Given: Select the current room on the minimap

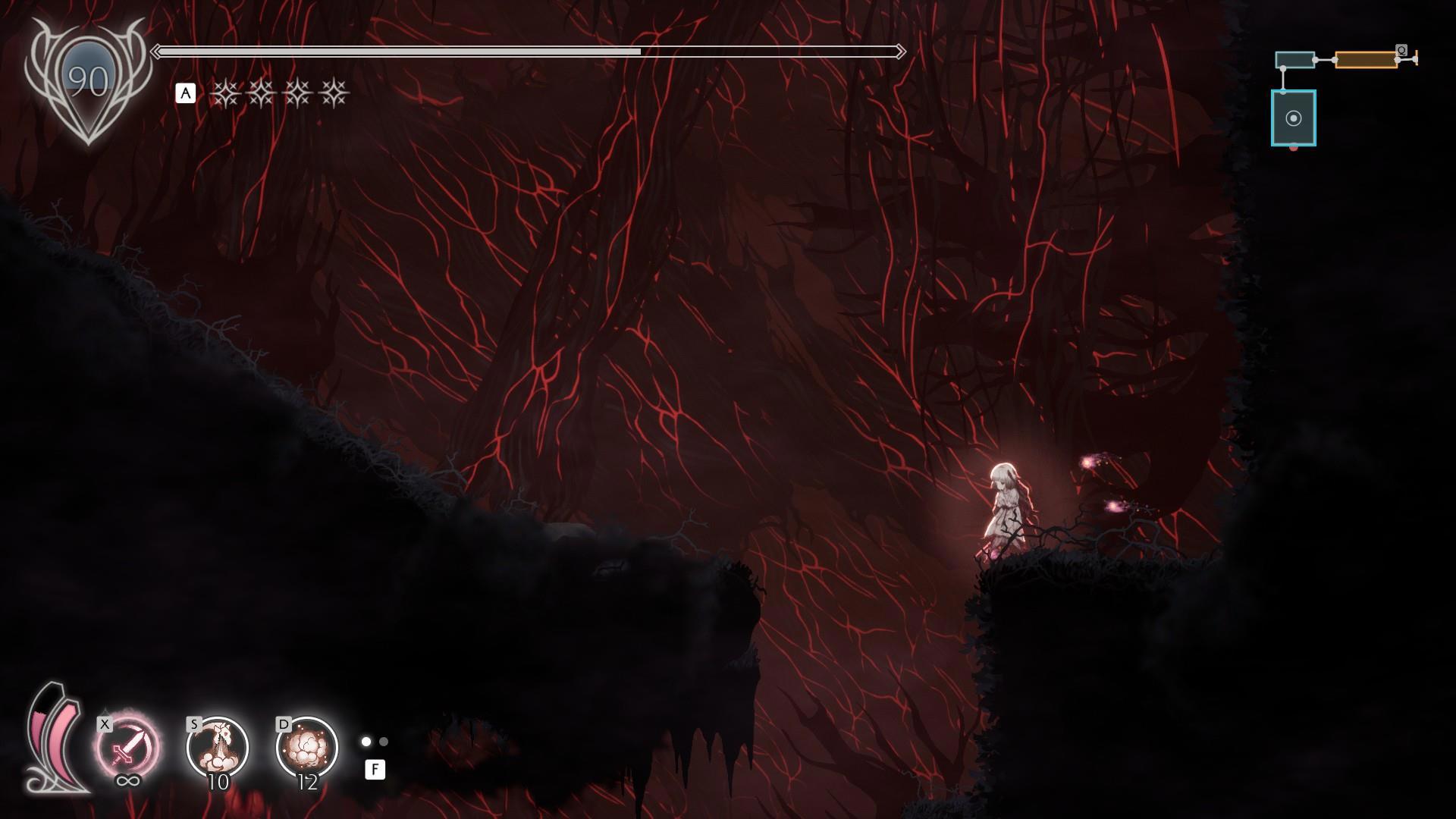Looking at the screenshot, I should pos(1294,118).
